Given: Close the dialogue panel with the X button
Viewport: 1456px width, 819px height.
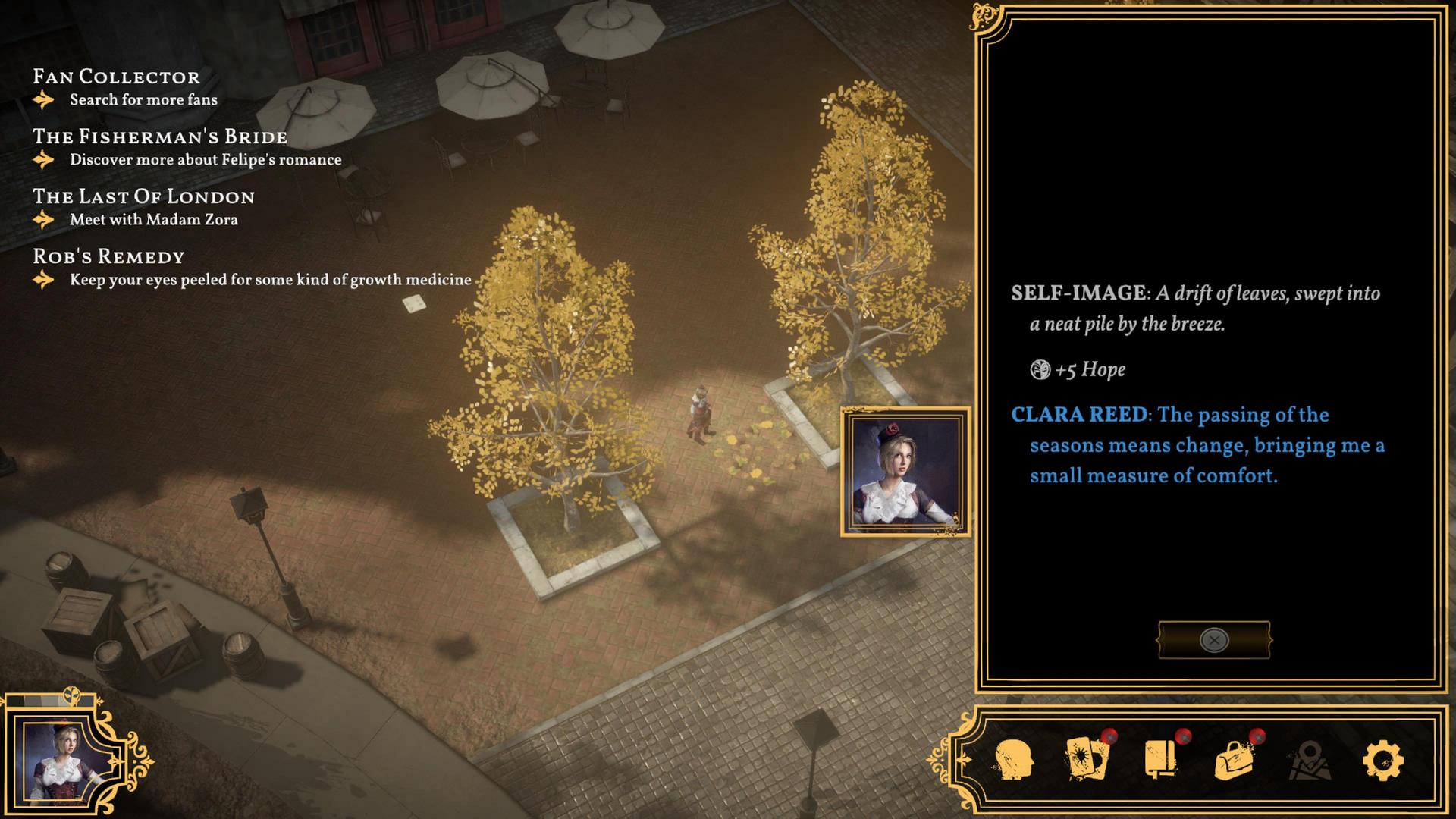Looking at the screenshot, I should tap(1213, 640).
